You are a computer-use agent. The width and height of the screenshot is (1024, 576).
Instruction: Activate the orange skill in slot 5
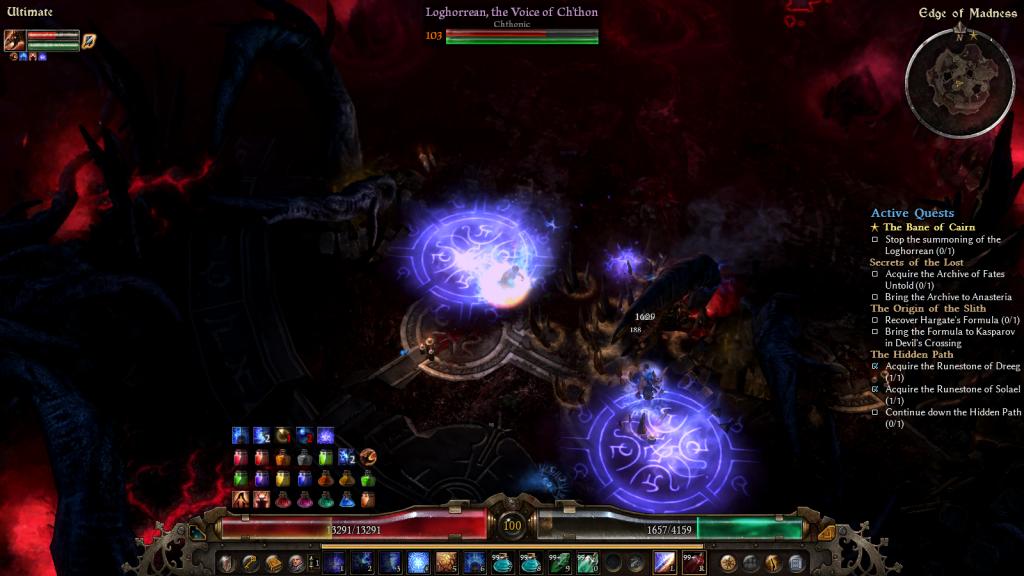(x=446, y=563)
